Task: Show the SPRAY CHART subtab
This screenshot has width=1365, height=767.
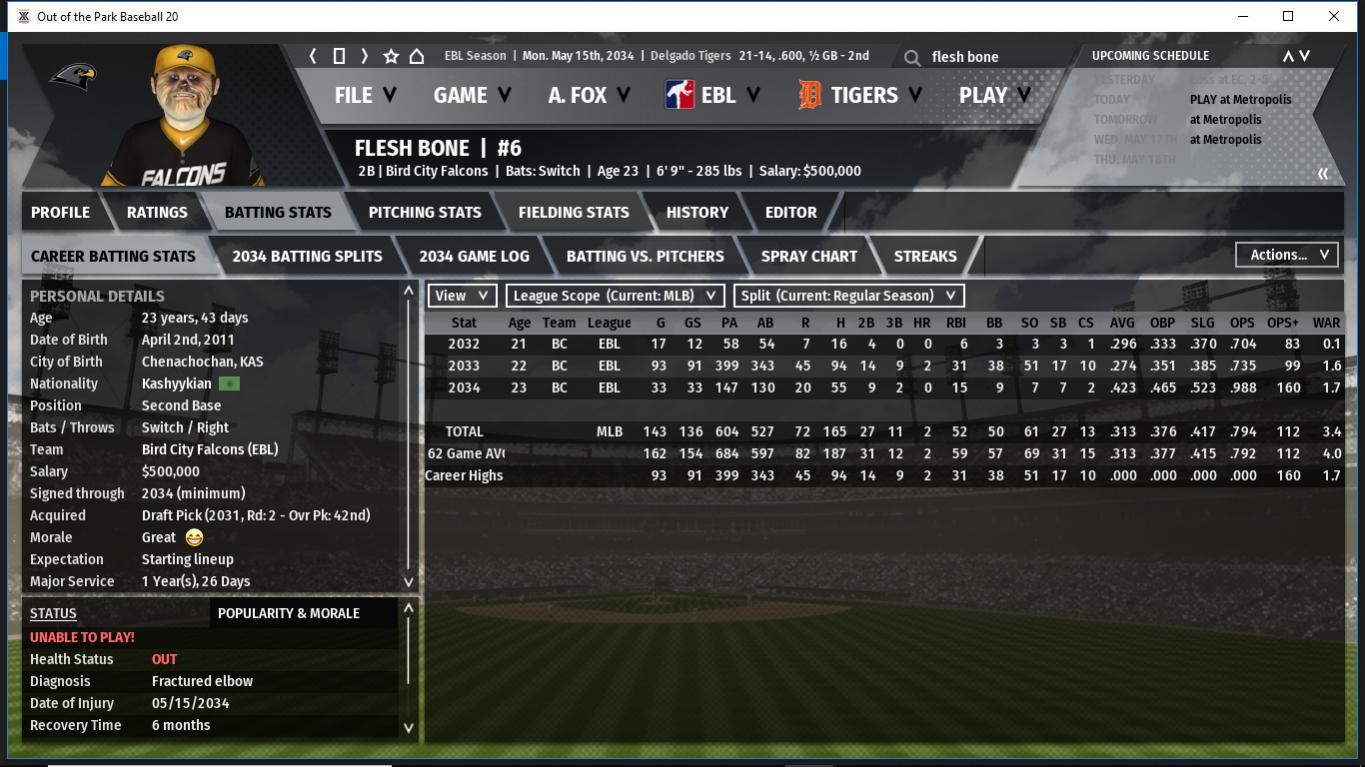Action: (808, 256)
